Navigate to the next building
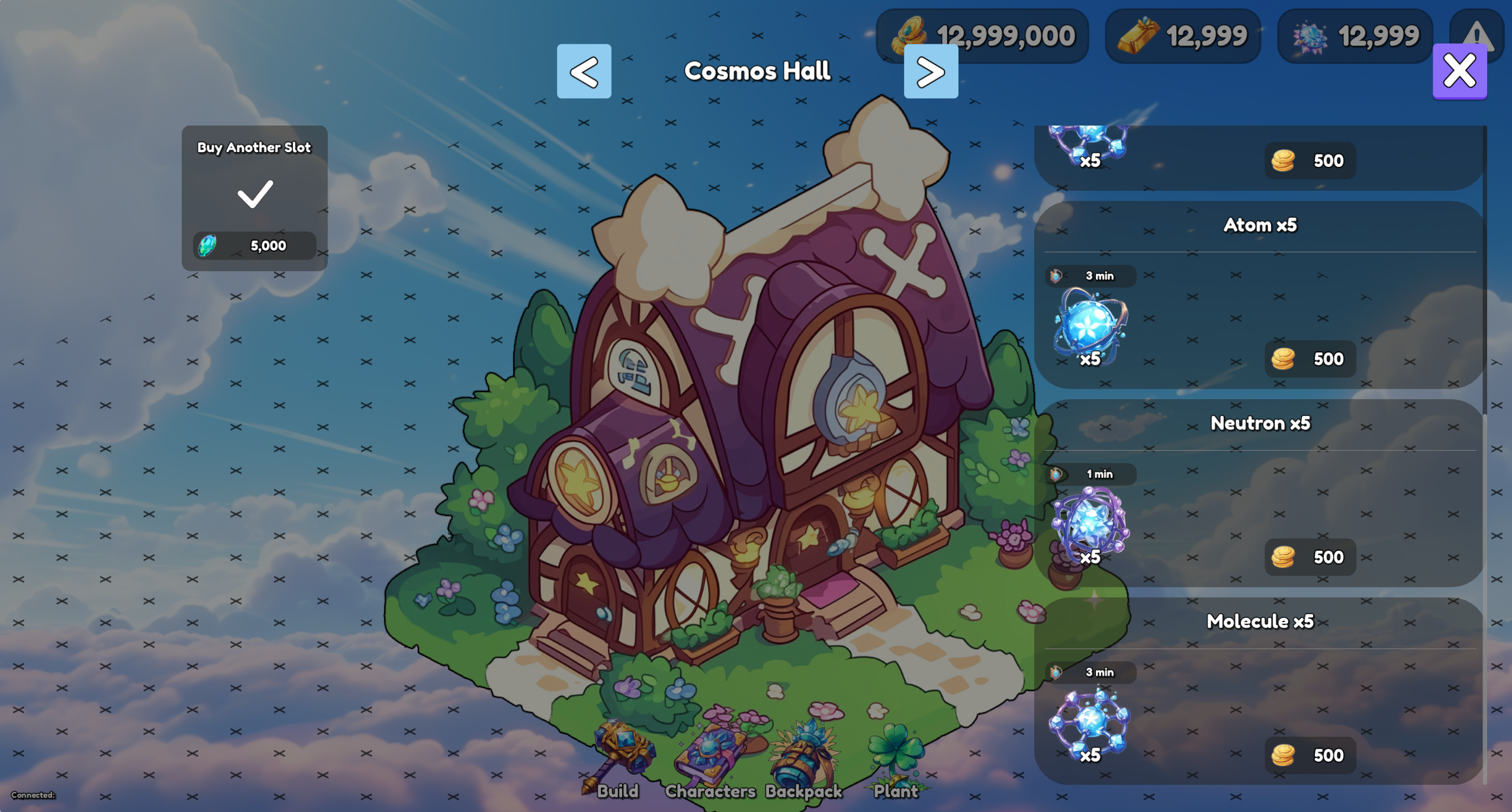The height and width of the screenshot is (812, 1512). click(x=931, y=72)
